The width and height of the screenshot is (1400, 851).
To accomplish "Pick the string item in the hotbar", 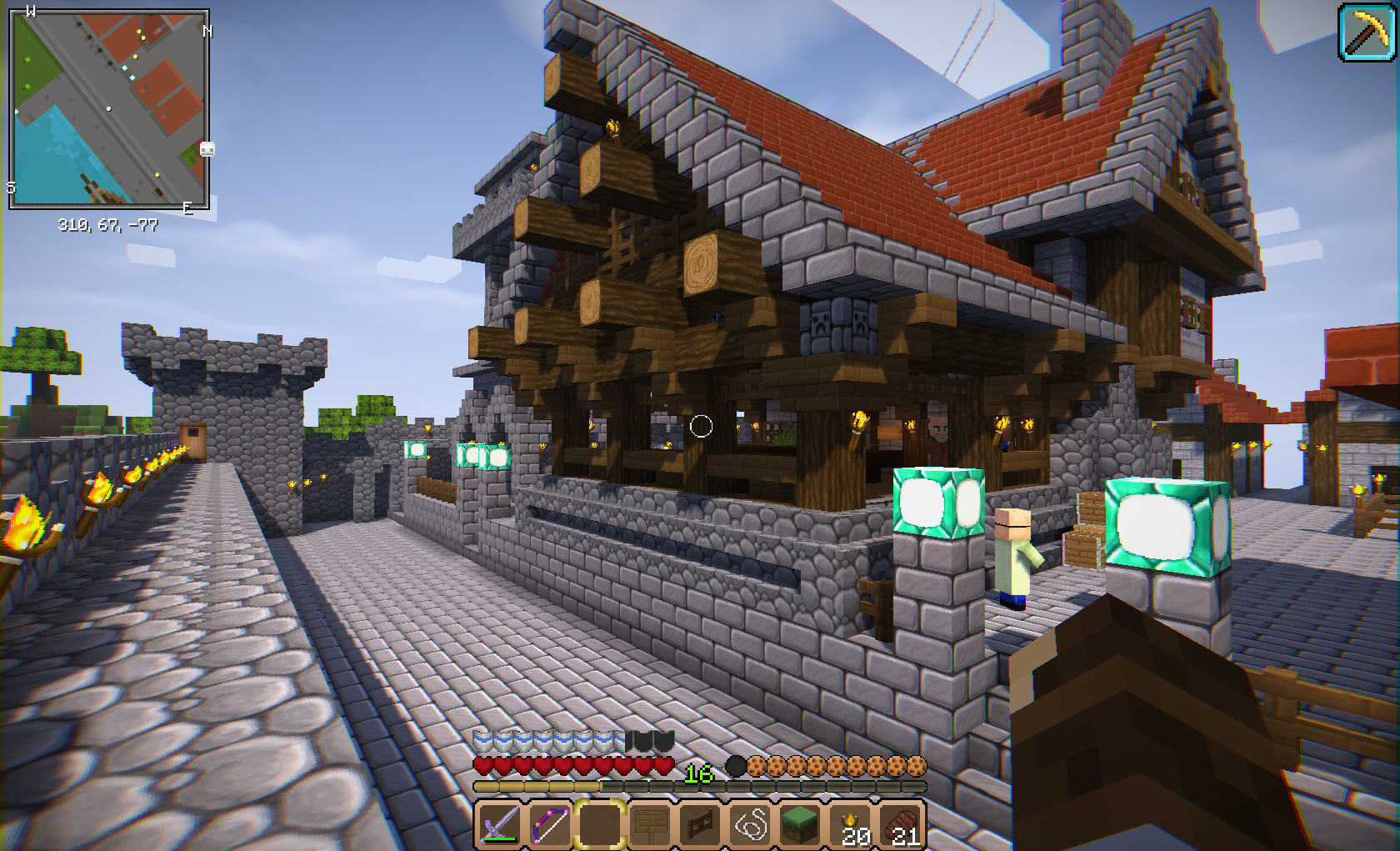I will pyautogui.click(x=751, y=825).
